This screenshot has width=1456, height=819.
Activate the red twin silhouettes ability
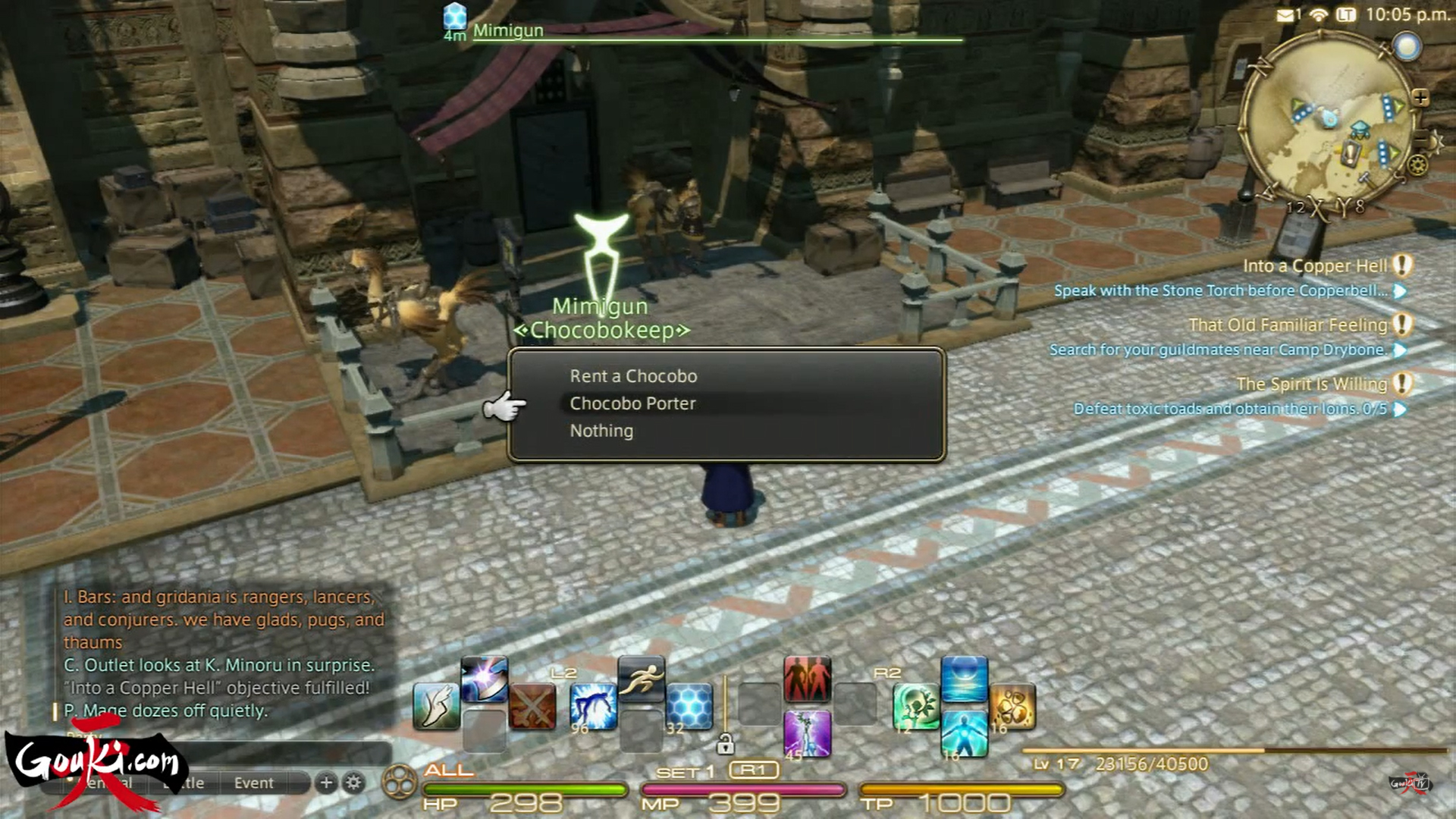point(807,679)
